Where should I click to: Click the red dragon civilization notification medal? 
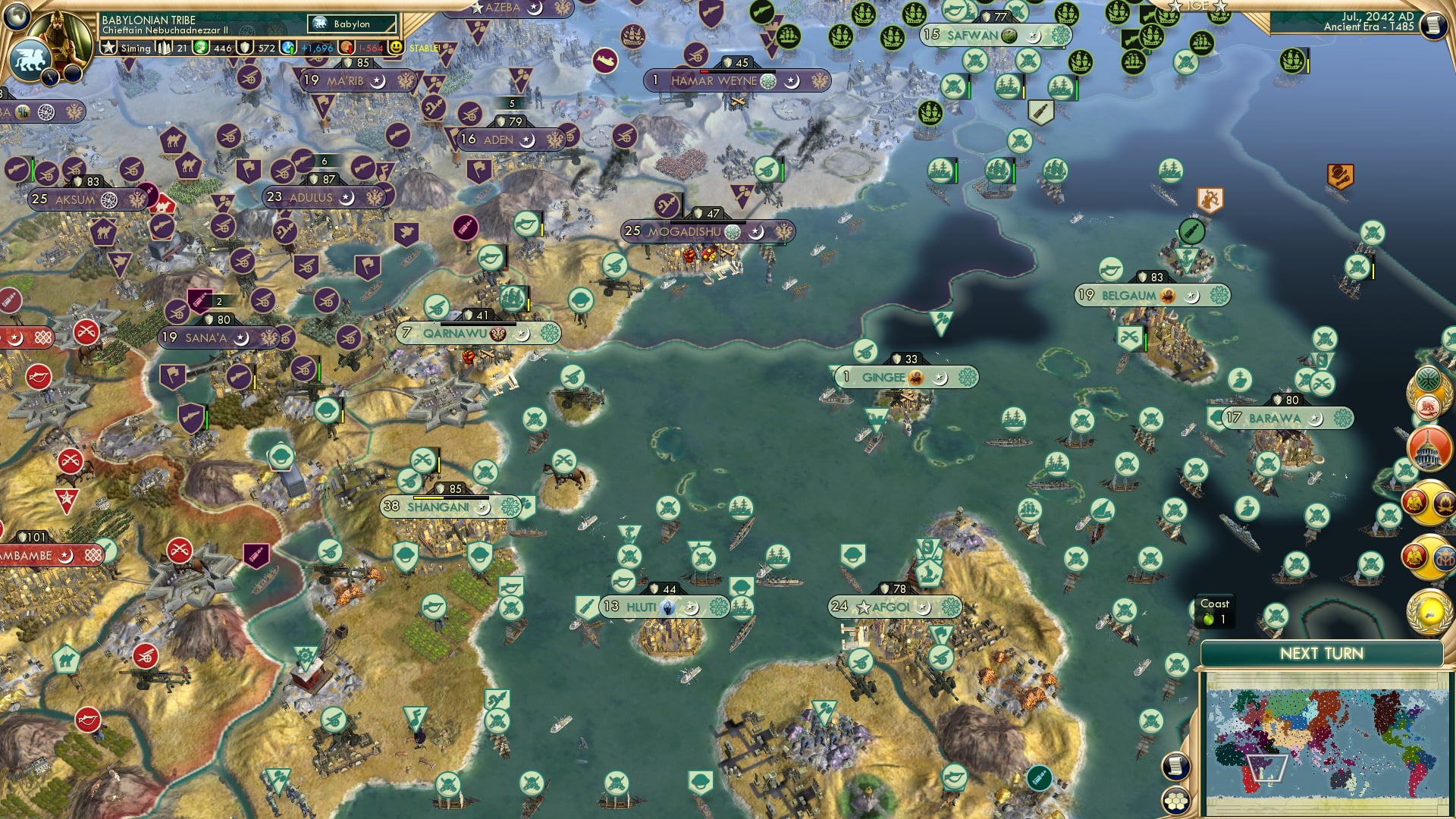coord(1428,406)
